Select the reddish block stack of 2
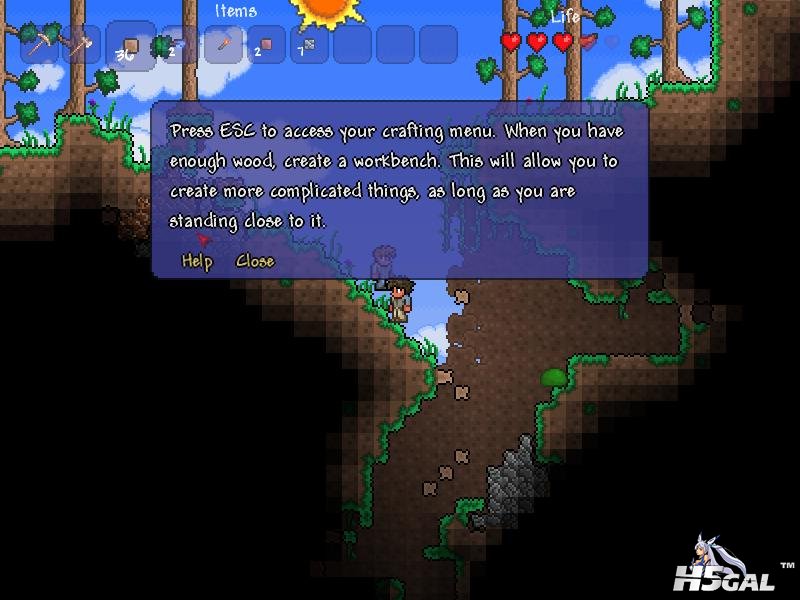The height and width of the screenshot is (600, 800). [x=266, y=45]
